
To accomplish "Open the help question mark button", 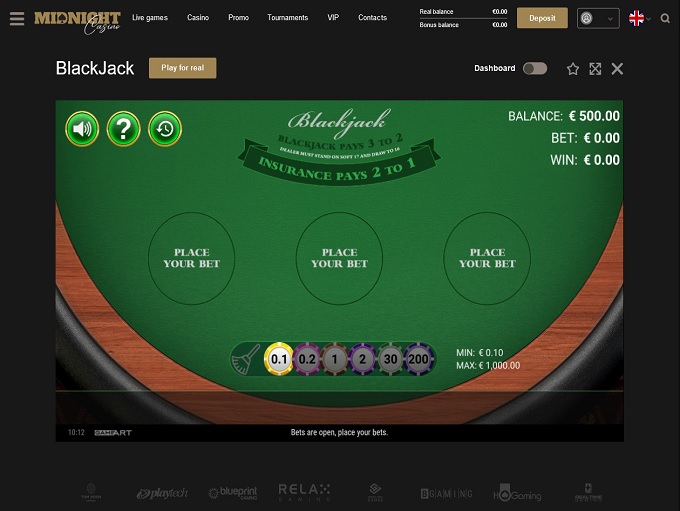I will click(x=124, y=129).
